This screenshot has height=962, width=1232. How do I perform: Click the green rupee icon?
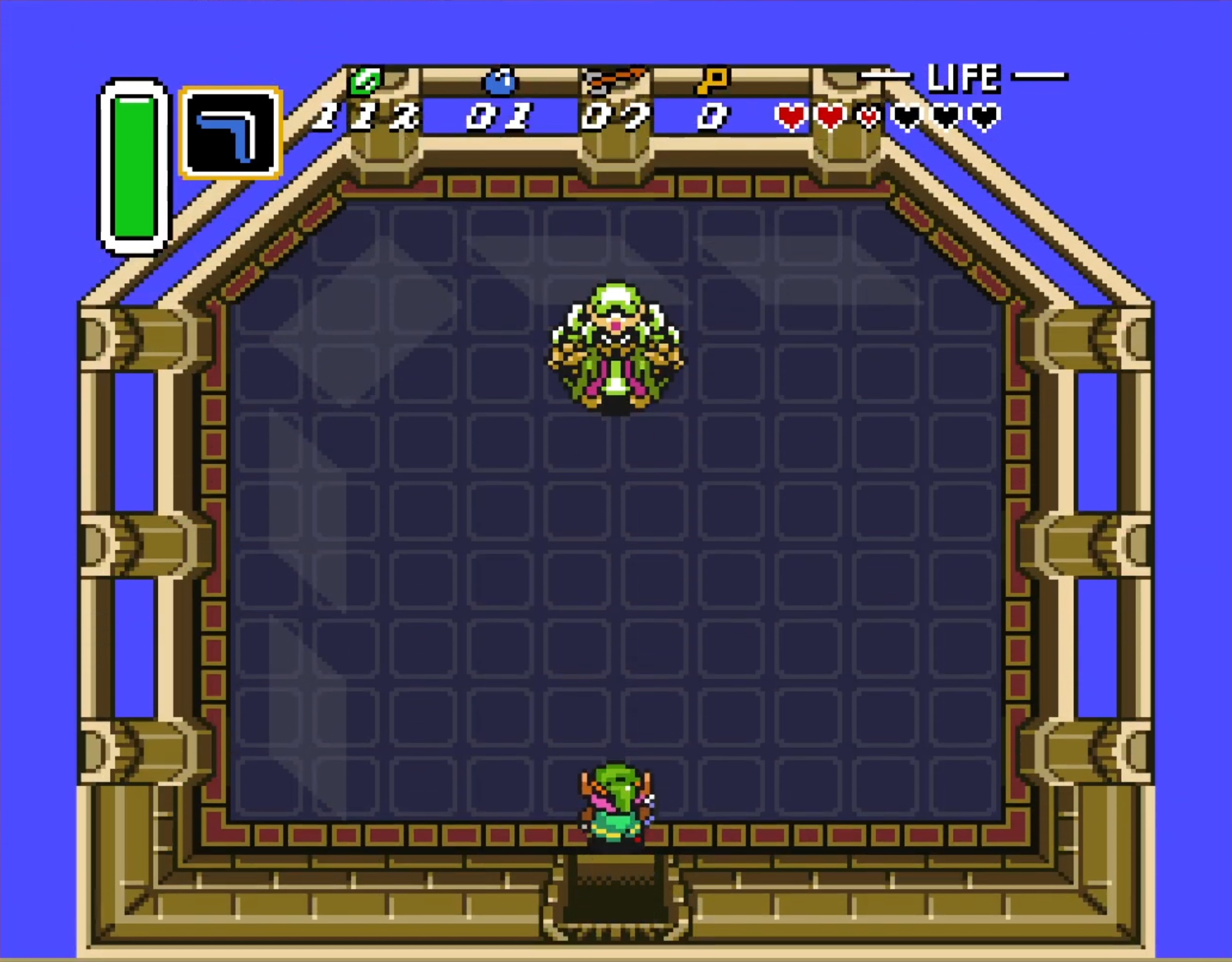(x=365, y=81)
